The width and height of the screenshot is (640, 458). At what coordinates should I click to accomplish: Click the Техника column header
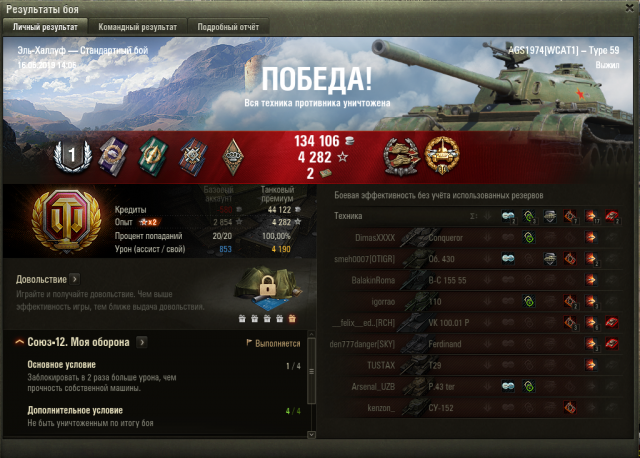(349, 216)
